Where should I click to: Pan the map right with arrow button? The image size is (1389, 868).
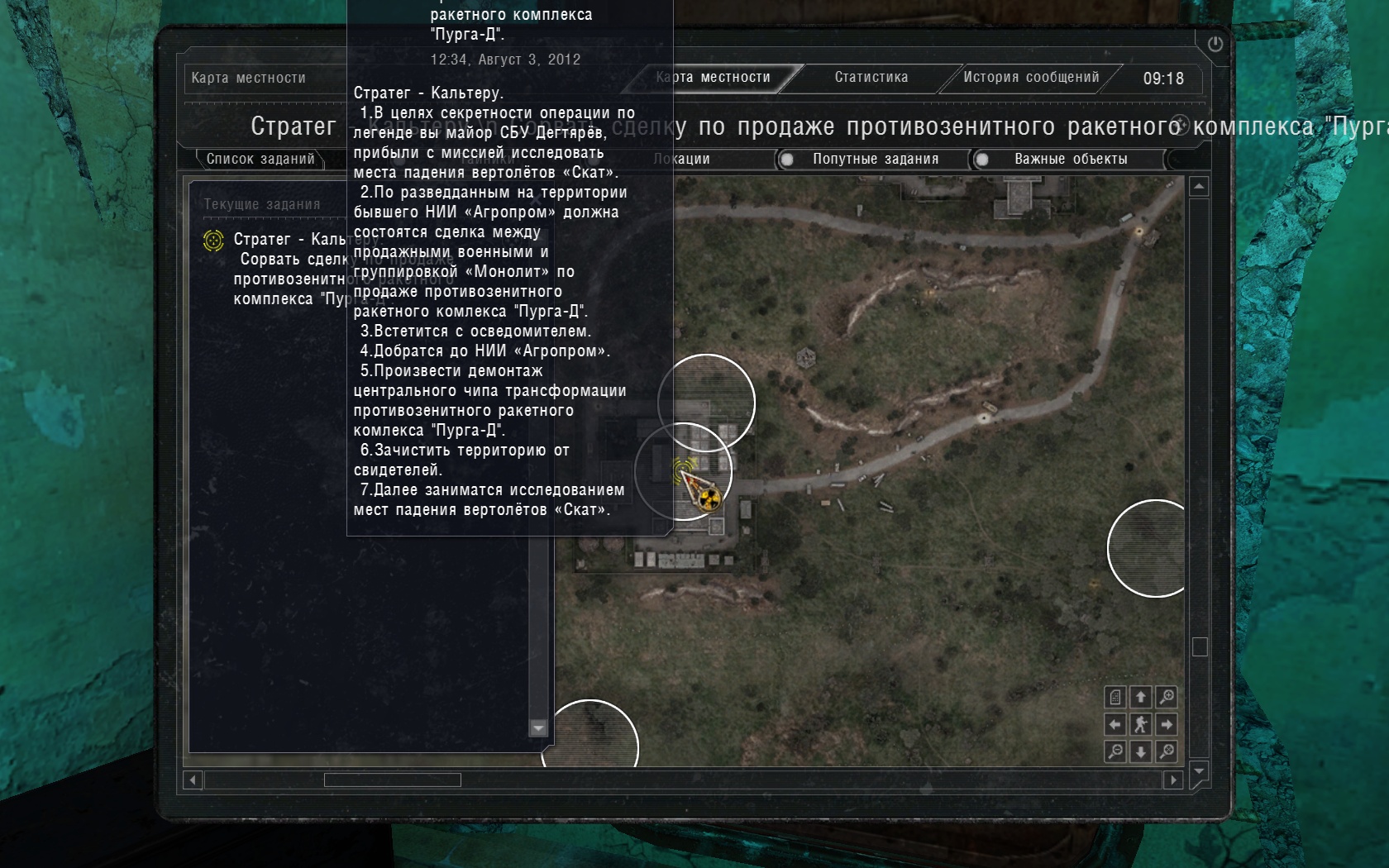[1167, 725]
